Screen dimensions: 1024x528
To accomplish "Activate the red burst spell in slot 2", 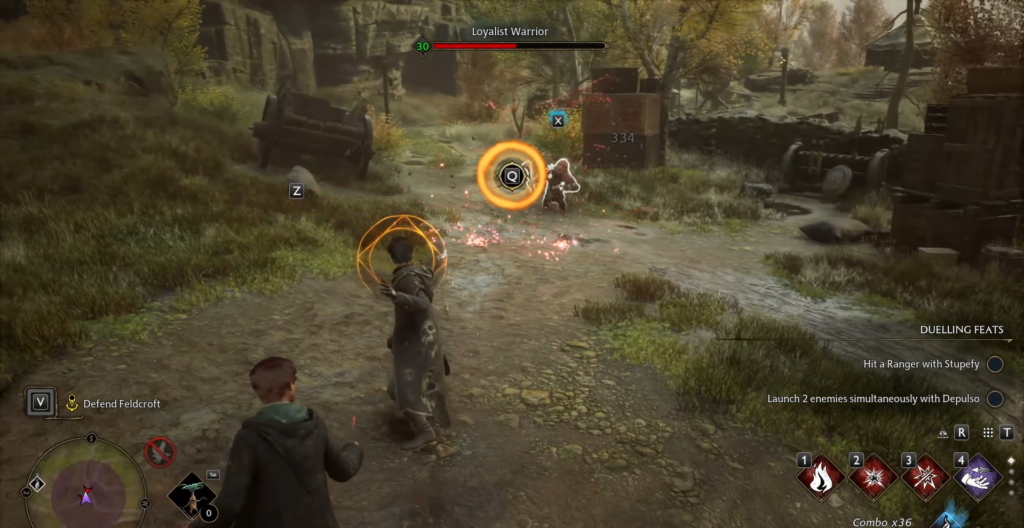I will pyautogui.click(x=874, y=478).
